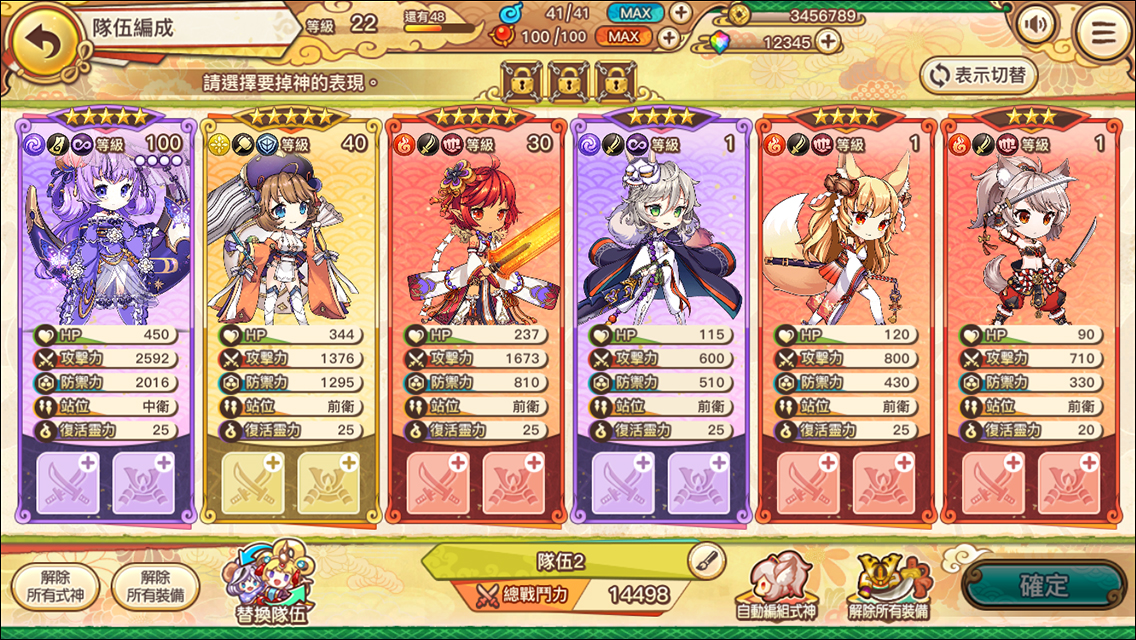The height and width of the screenshot is (640, 1136).
Task: Remove all shikigami with 解除所有式神
Action: tap(56, 586)
